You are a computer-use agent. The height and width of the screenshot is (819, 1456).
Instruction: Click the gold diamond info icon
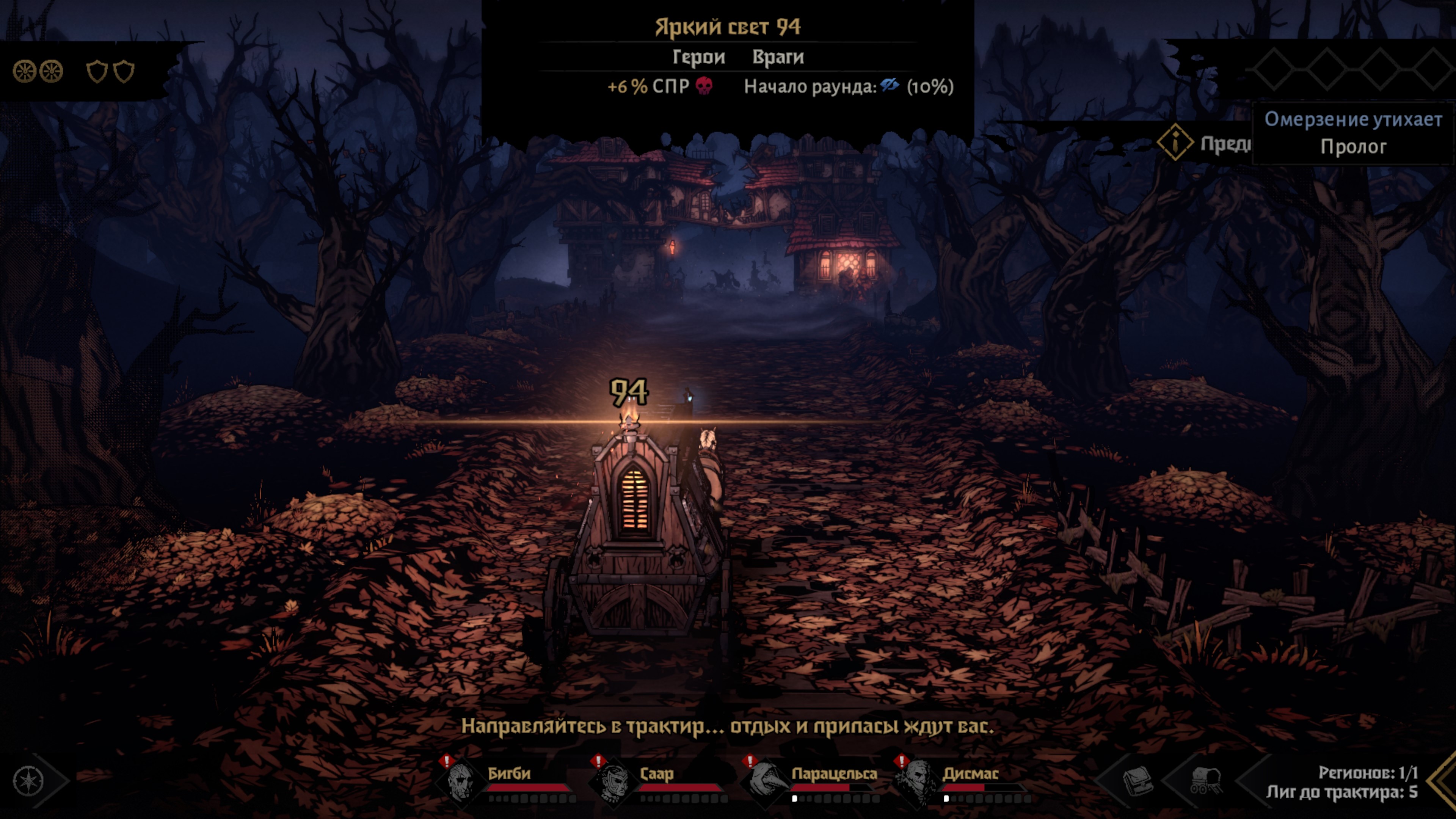tap(1175, 142)
